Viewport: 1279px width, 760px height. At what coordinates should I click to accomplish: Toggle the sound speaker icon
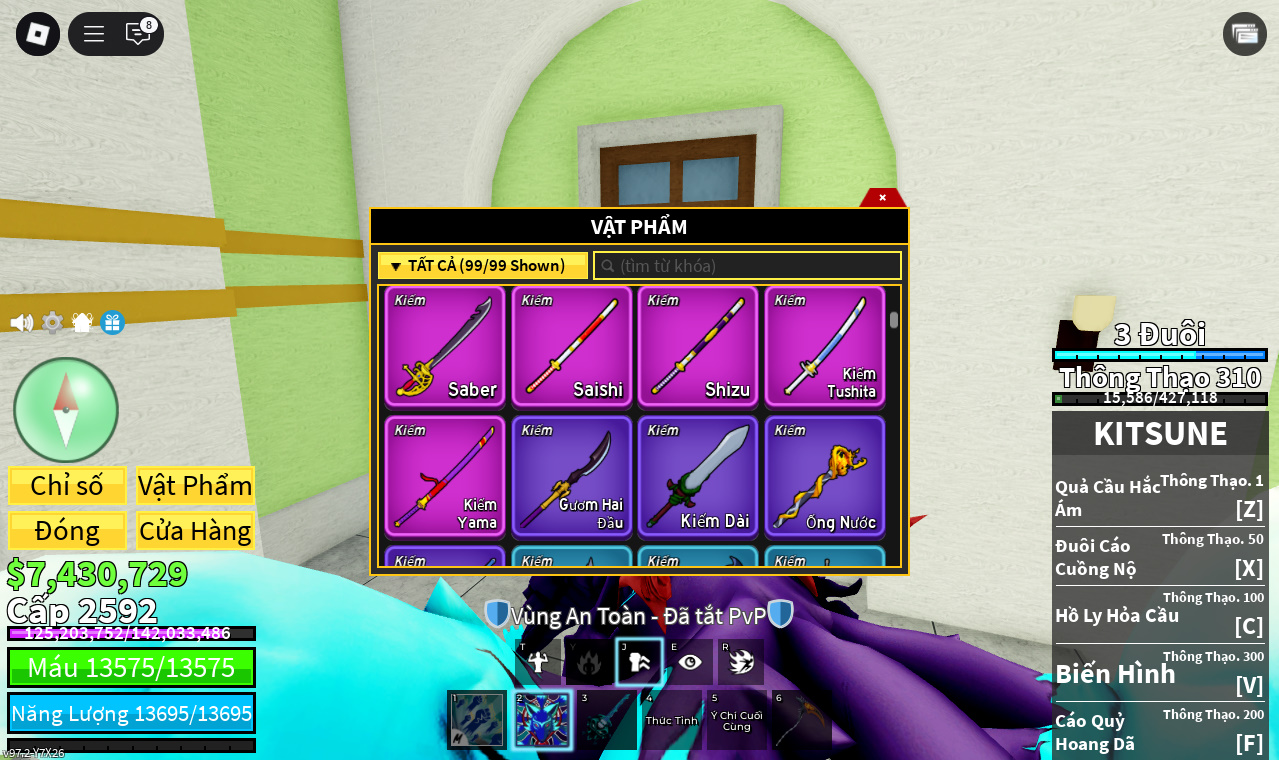coord(21,323)
